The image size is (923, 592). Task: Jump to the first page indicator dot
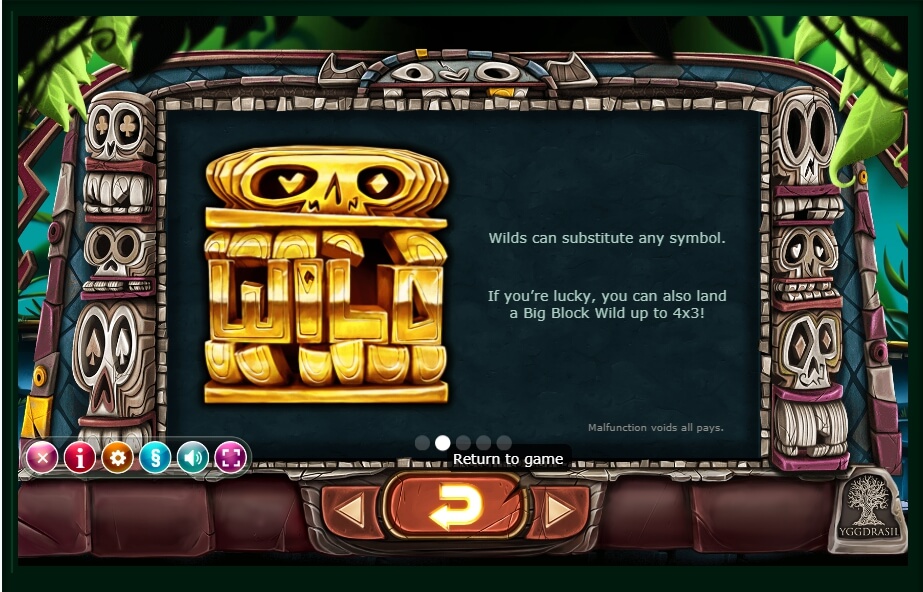pos(422,442)
